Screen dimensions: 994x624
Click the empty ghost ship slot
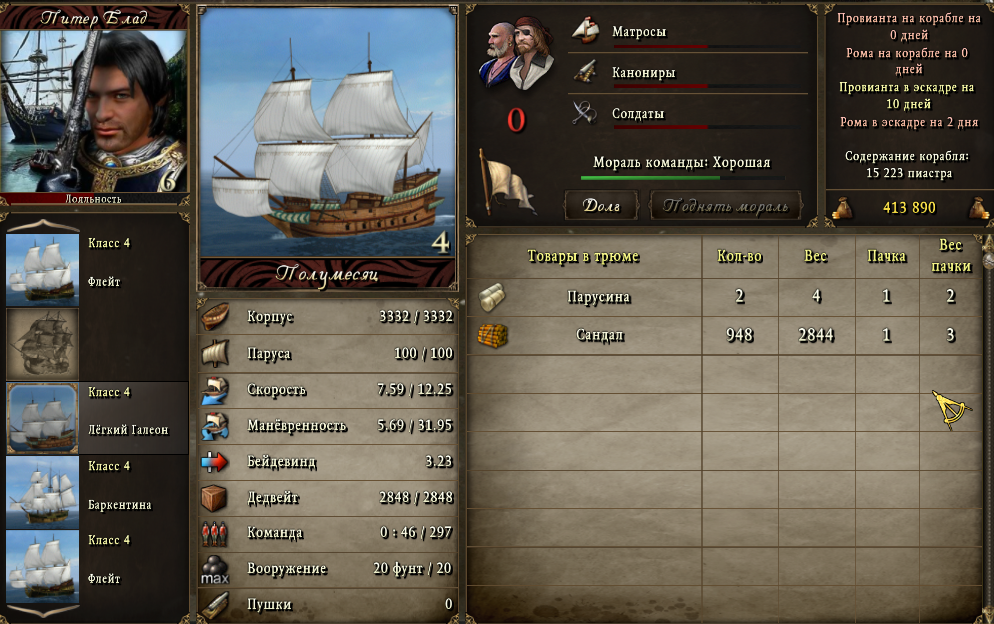(x=42, y=344)
